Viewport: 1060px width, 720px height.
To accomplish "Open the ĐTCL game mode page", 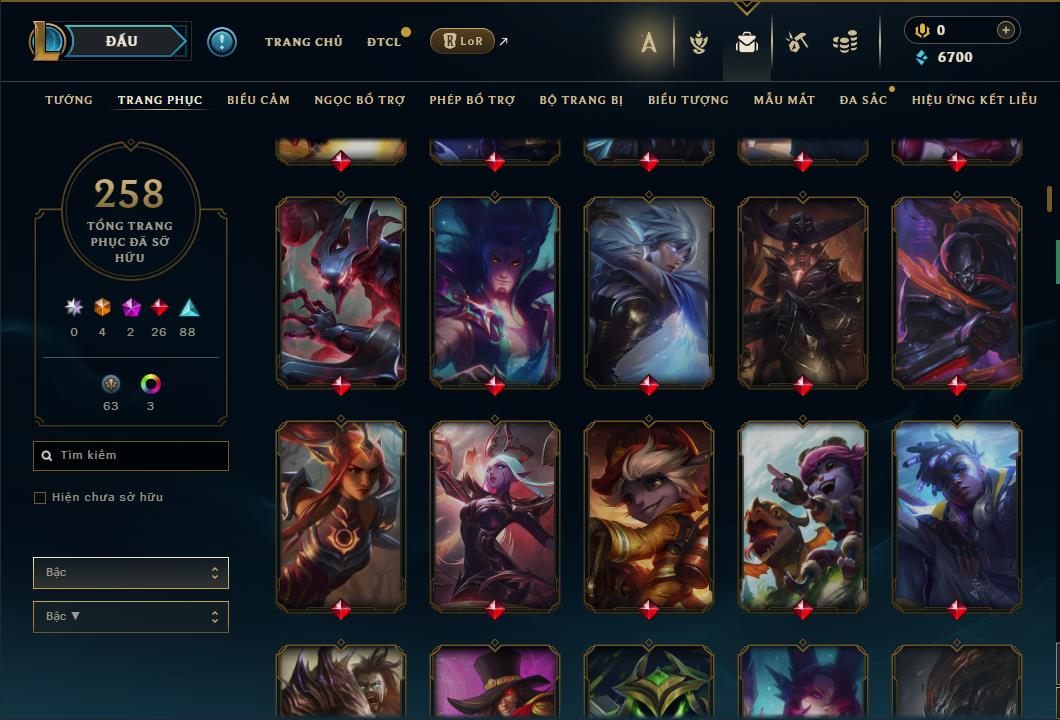I will 383,42.
